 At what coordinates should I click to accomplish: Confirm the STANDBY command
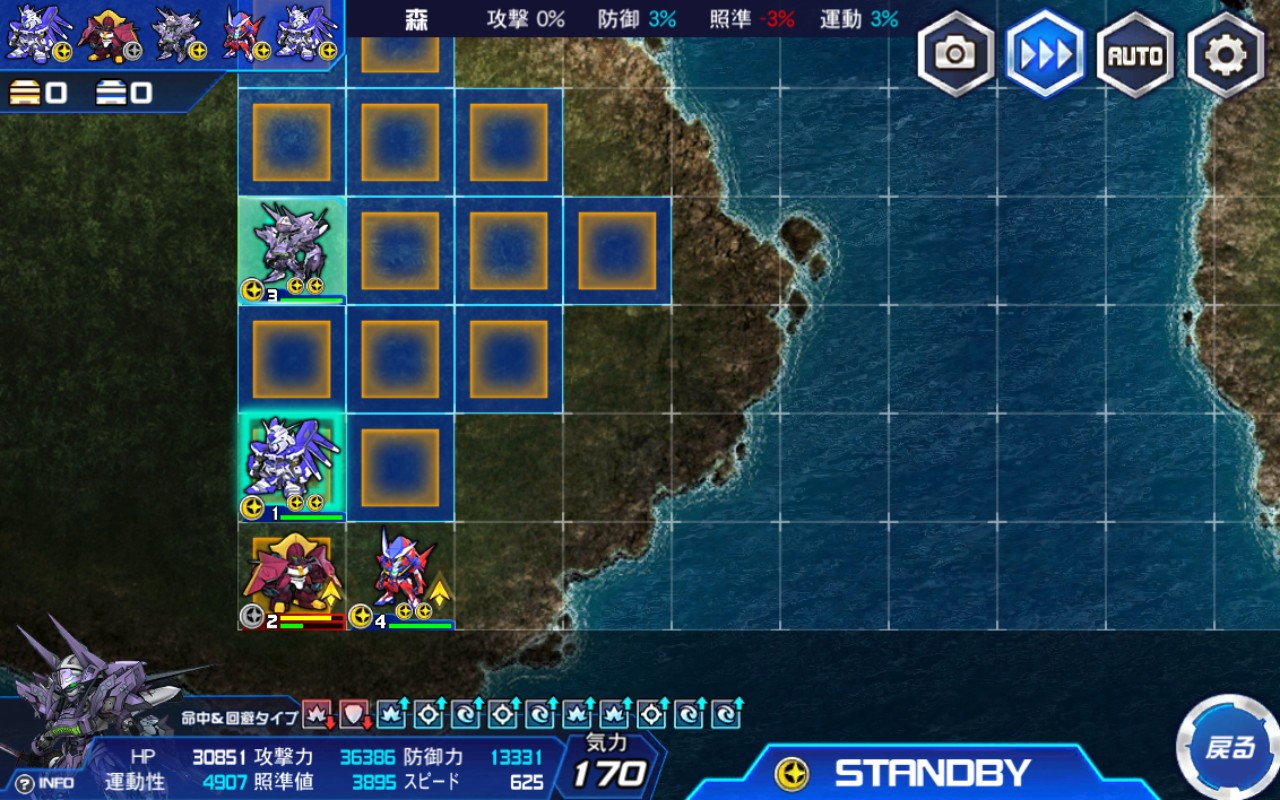click(x=930, y=773)
